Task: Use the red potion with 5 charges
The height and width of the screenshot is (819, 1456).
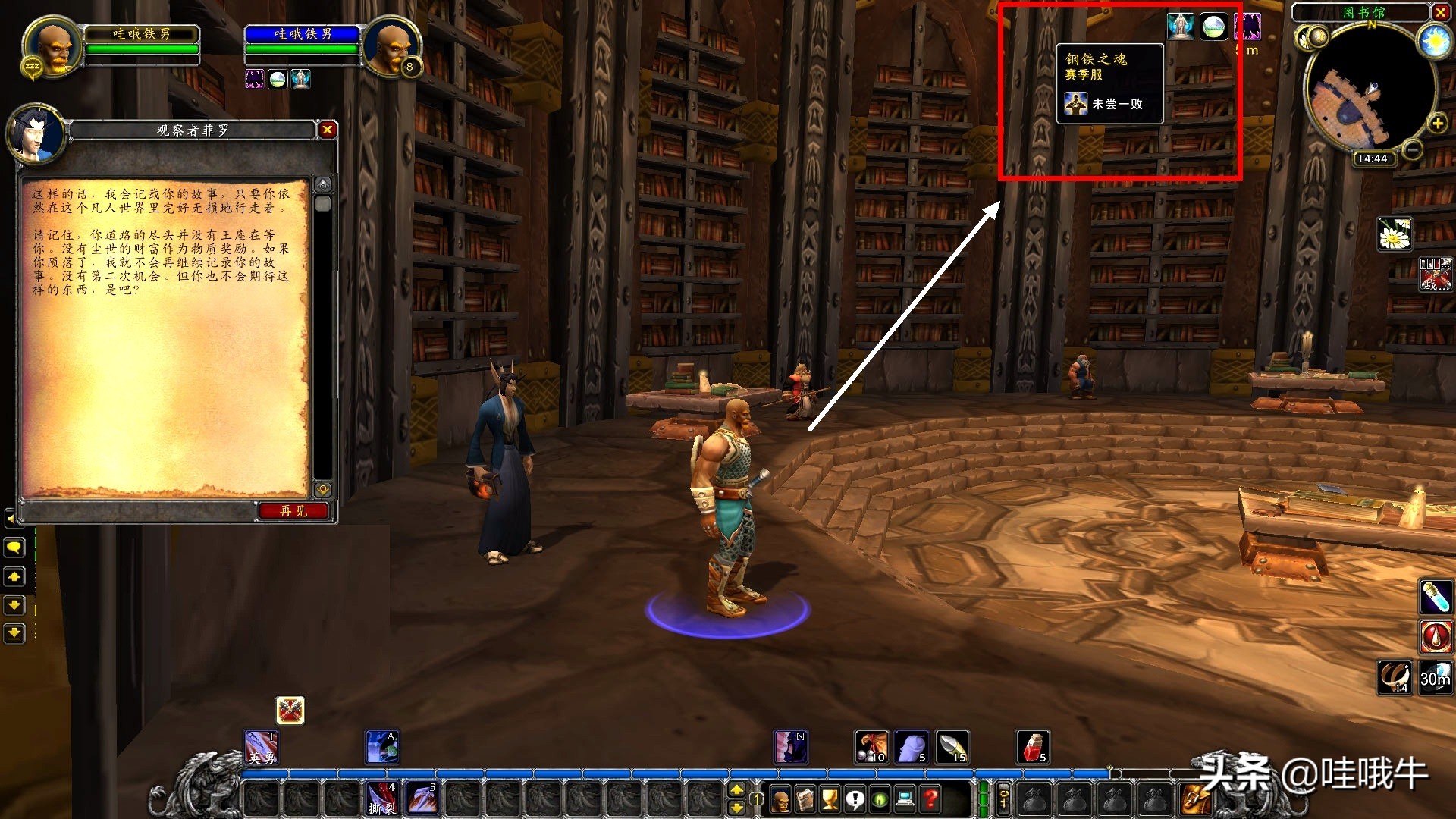Action: click(1033, 747)
